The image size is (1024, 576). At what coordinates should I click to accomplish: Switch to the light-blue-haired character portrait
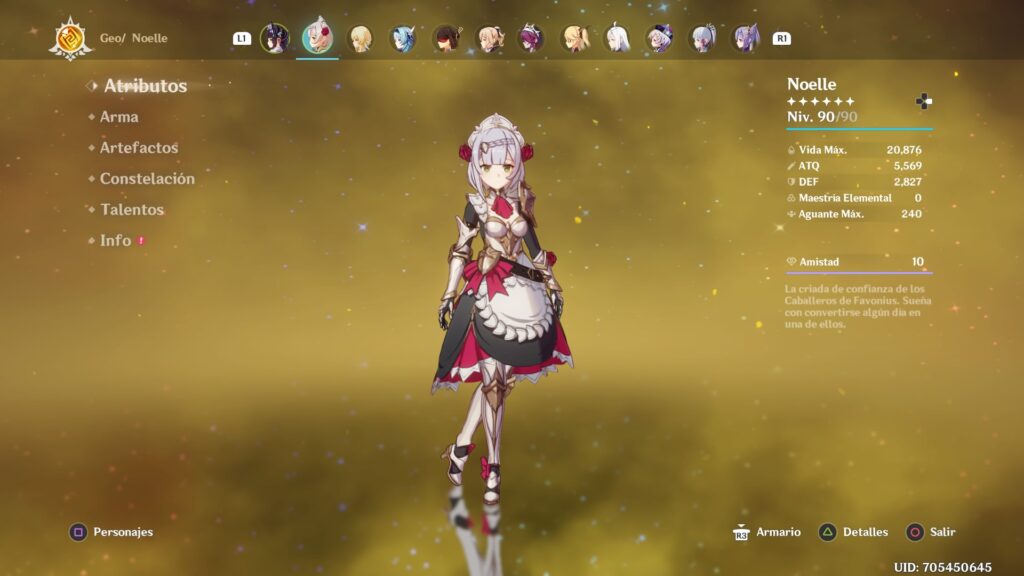(403, 38)
